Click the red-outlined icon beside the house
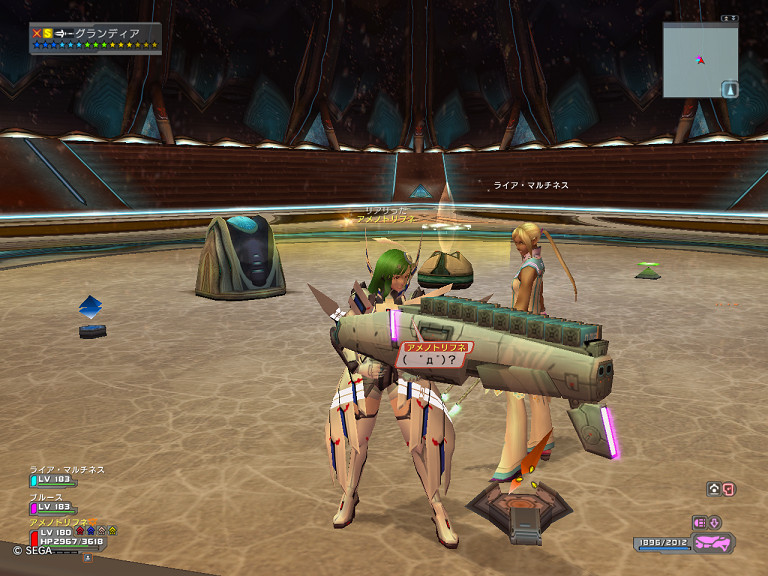This screenshot has width=768, height=576. tap(728, 489)
